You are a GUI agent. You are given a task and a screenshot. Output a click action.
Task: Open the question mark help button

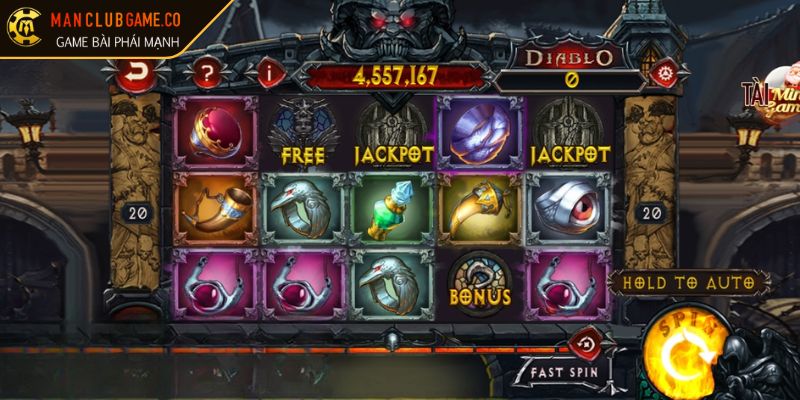(206, 72)
